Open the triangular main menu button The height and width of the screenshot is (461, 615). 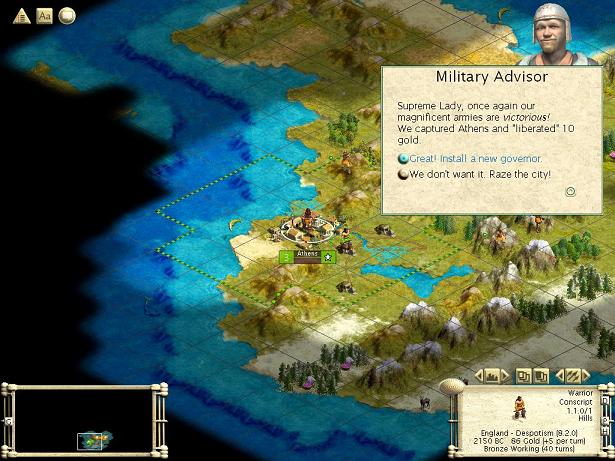22,15
